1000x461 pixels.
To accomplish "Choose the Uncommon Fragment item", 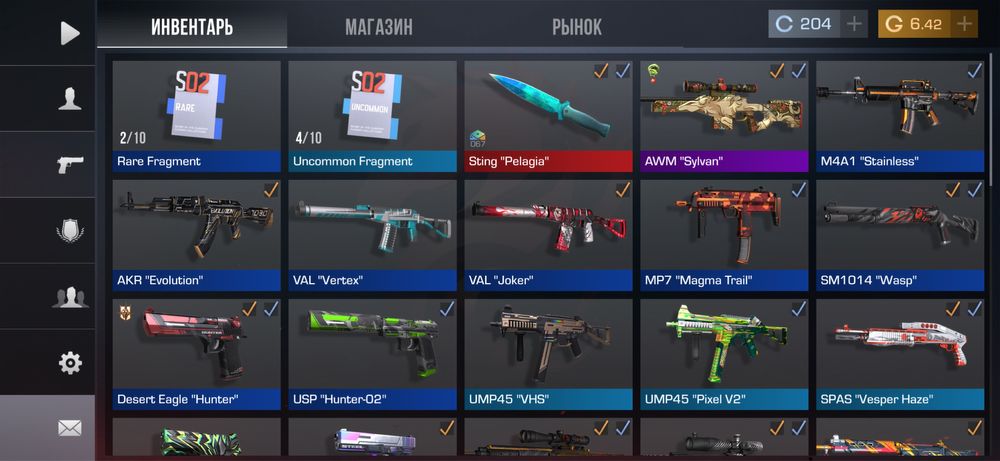I will click(372, 115).
